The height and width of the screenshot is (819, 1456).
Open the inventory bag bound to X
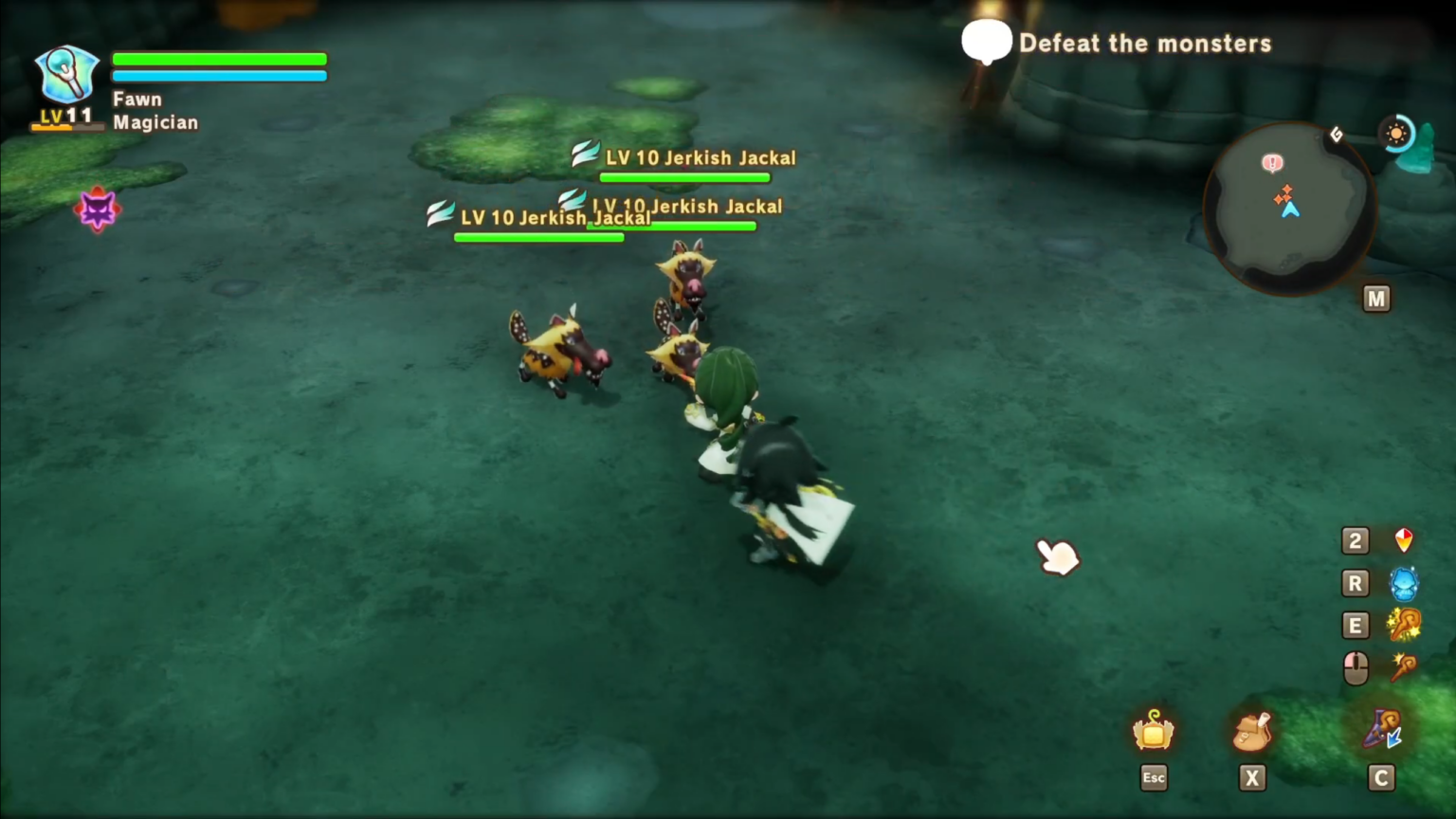[1253, 730]
